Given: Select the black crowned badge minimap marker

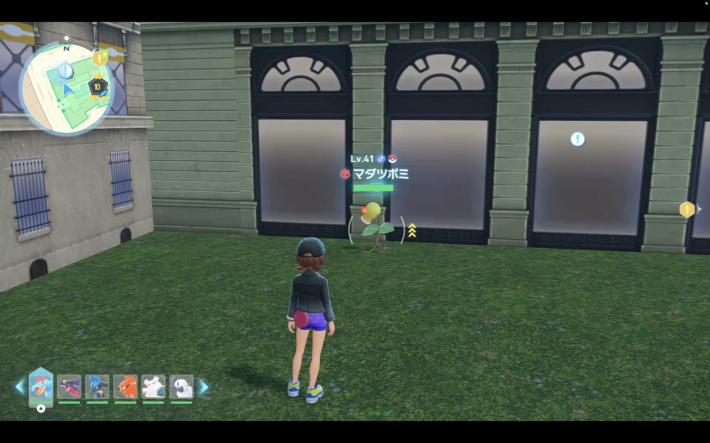Looking at the screenshot, I should [98, 88].
